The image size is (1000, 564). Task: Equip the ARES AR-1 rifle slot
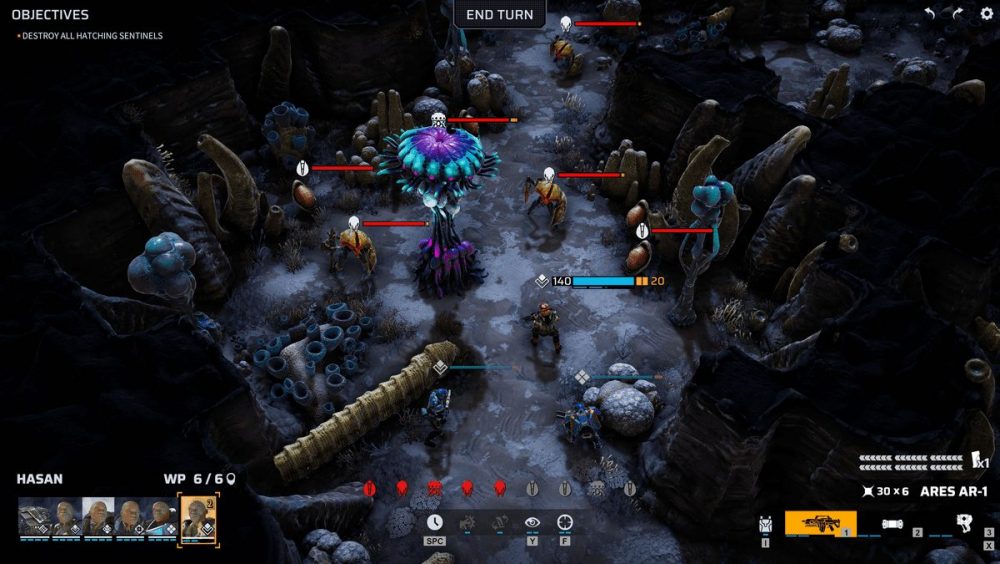click(820, 523)
